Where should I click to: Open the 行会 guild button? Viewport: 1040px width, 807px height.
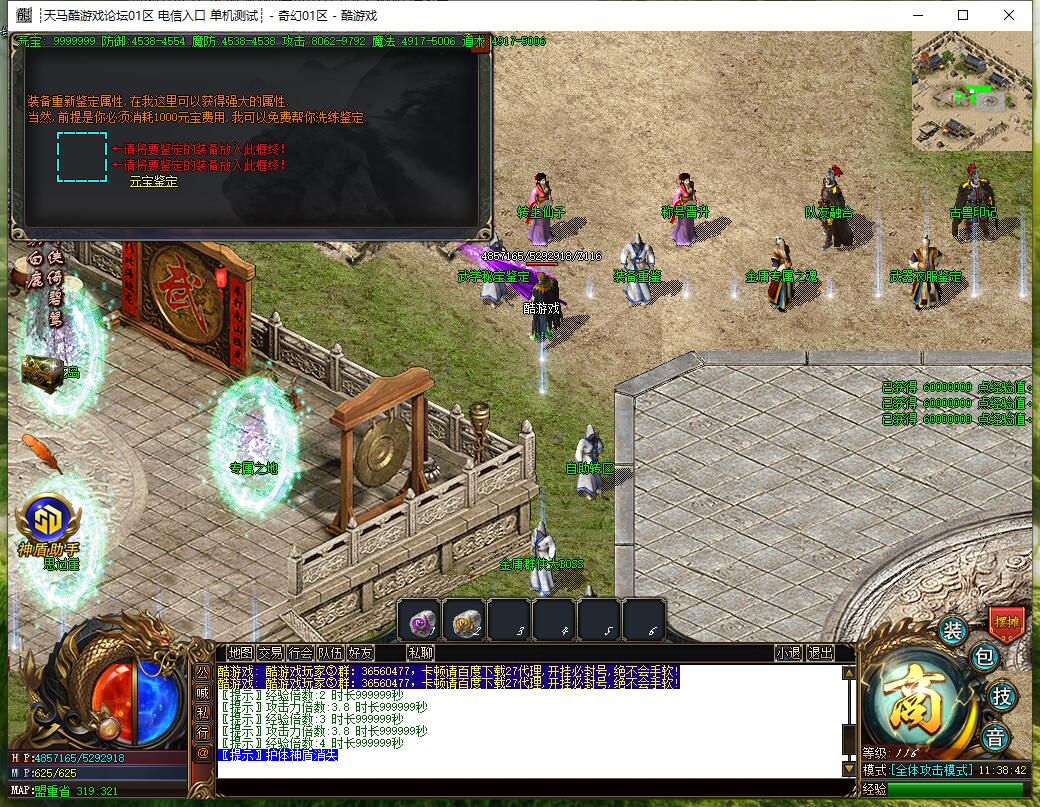pyautogui.click(x=300, y=653)
